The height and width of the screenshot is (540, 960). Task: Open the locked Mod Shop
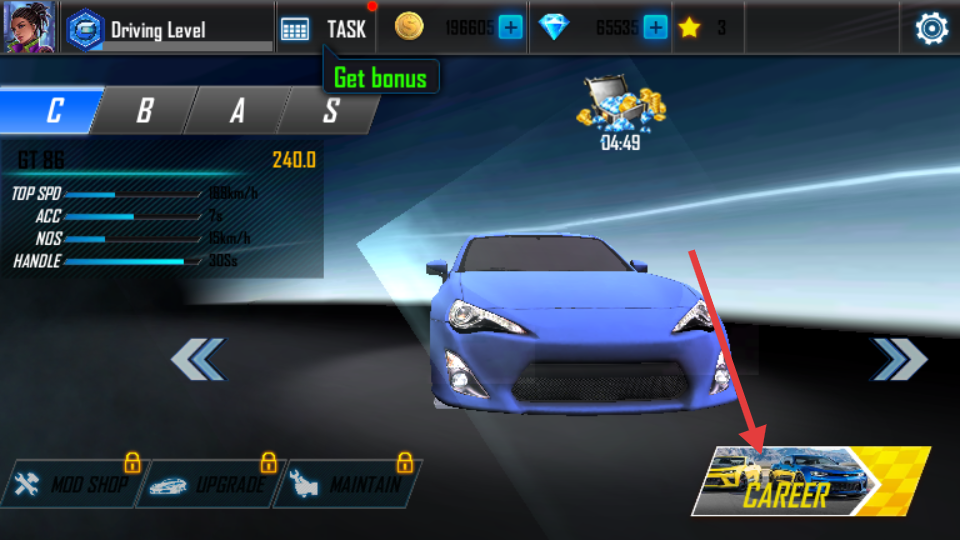point(70,485)
